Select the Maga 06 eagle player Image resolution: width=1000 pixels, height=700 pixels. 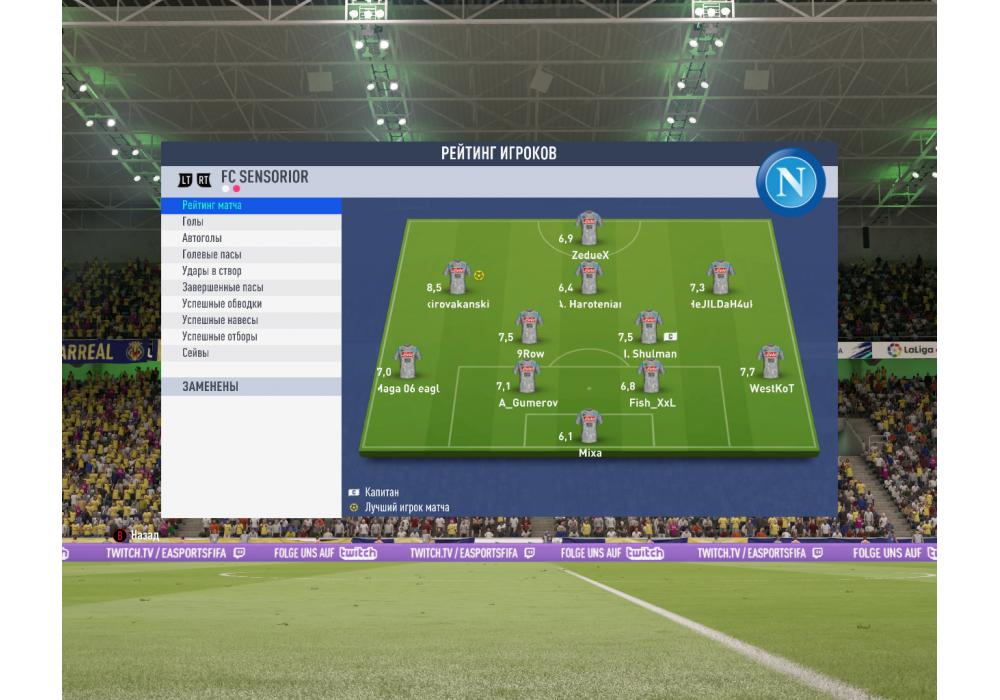(407, 362)
